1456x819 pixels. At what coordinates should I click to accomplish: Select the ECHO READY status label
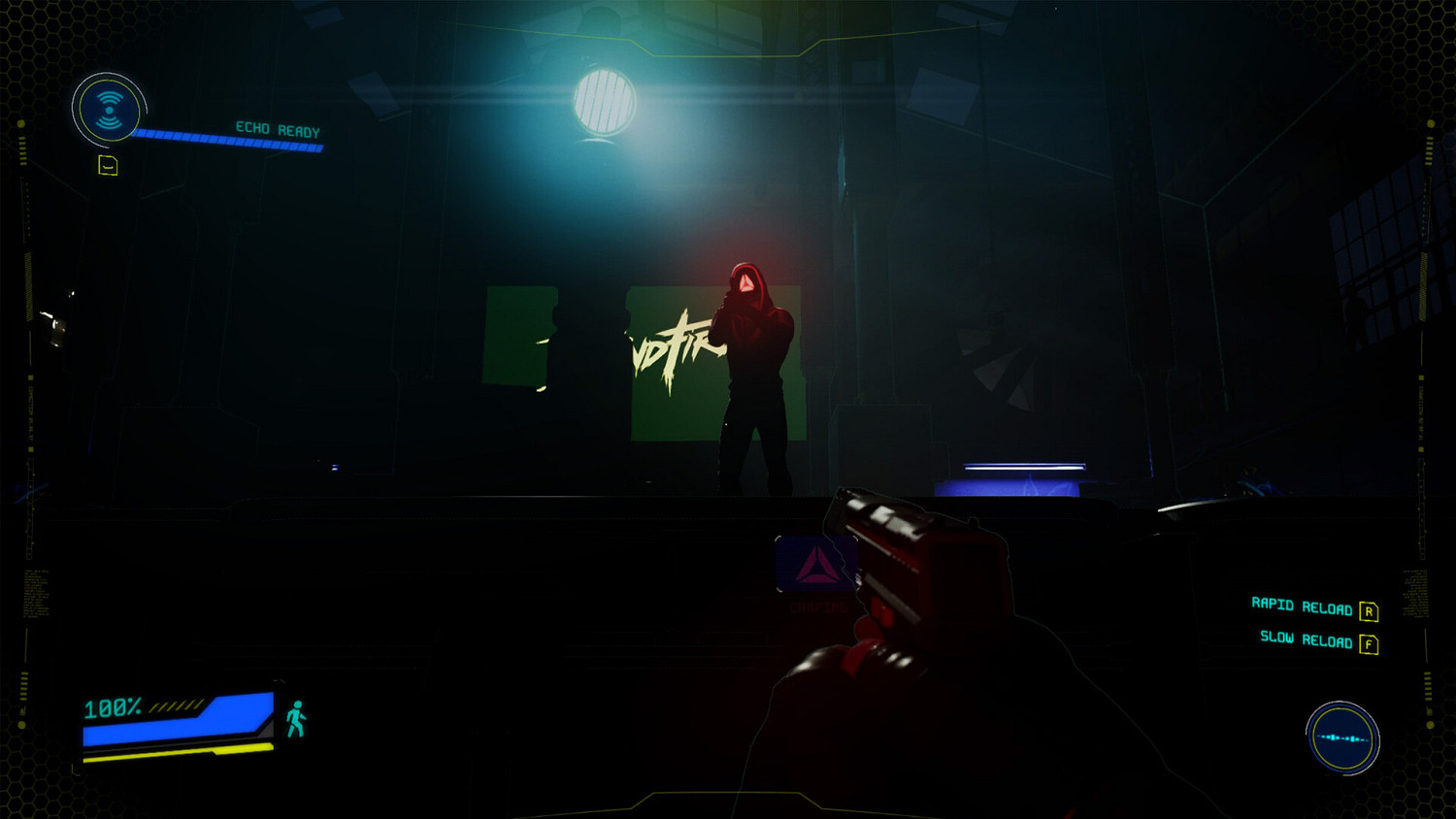click(x=276, y=128)
